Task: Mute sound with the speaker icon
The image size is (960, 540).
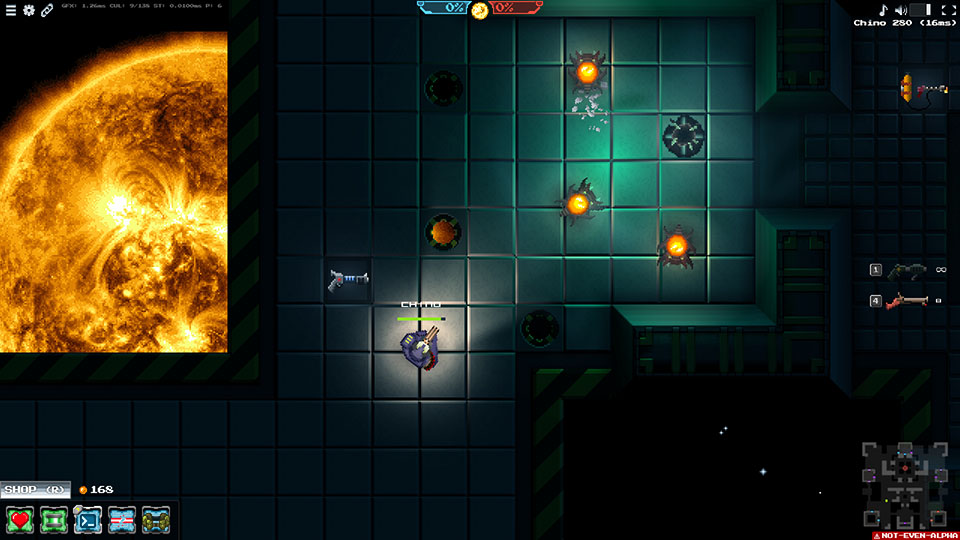Action: click(900, 10)
